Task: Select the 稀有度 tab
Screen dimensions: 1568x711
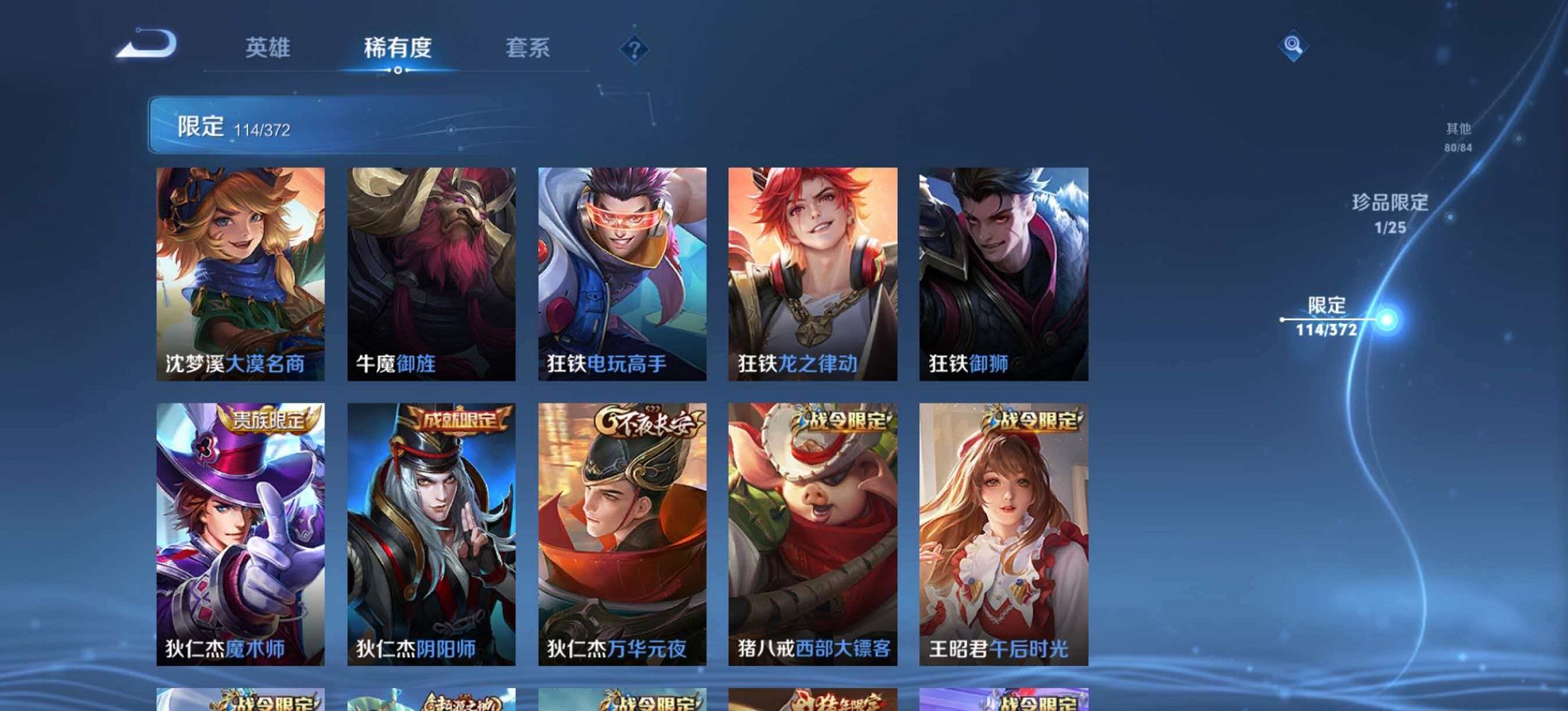Action: pos(395,48)
